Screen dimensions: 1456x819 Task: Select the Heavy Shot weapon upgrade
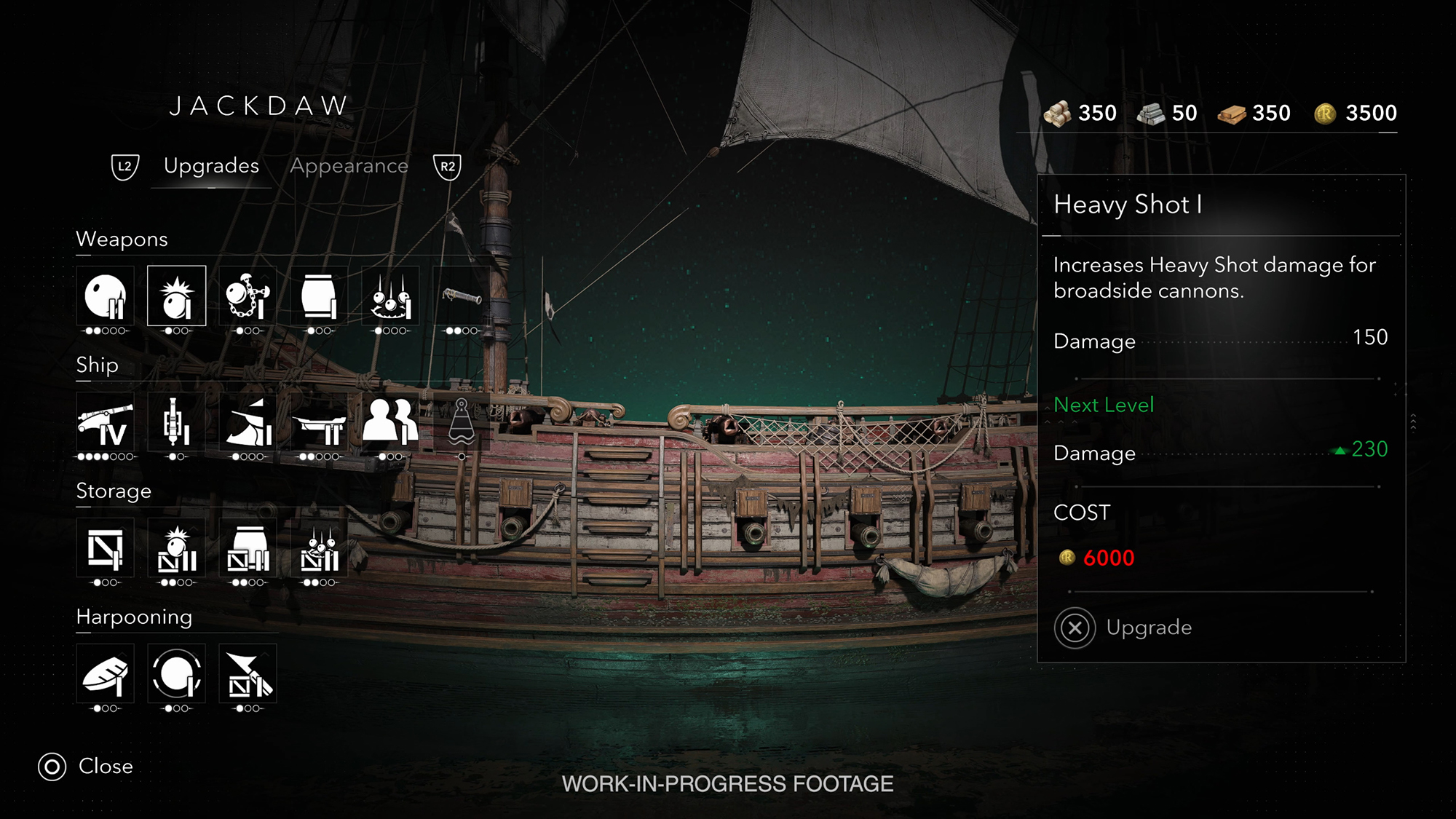(x=177, y=296)
